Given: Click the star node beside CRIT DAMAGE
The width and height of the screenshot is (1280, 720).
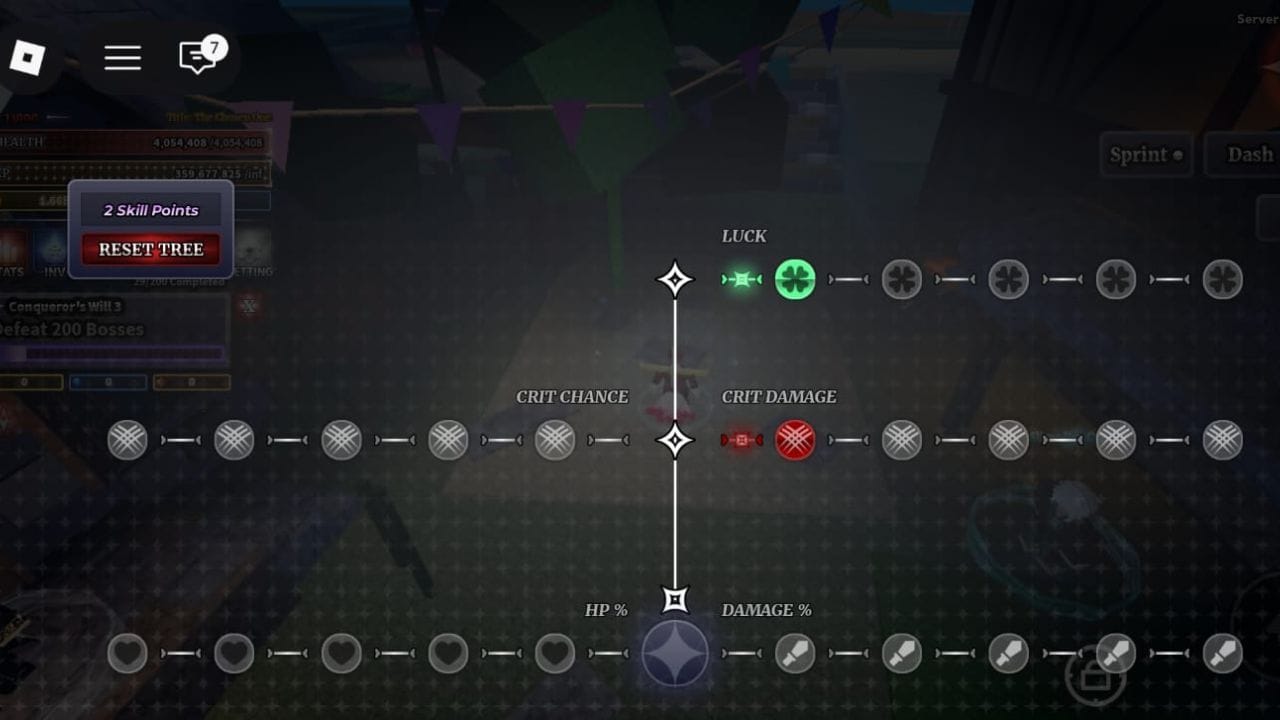Looking at the screenshot, I should pyautogui.click(x=674, y=440).
